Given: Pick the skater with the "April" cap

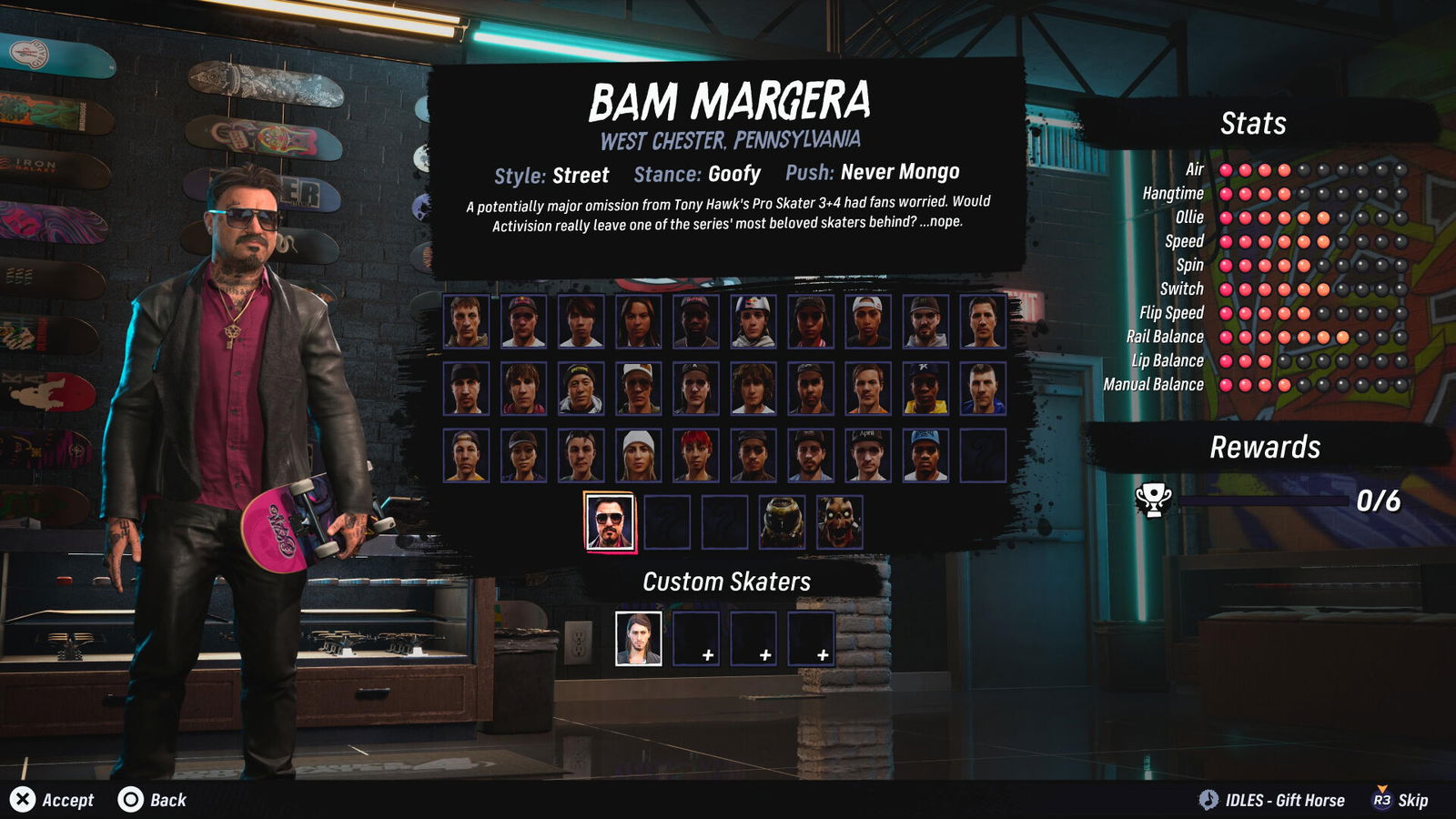Looking at the screenshot, I should [x=867, y=455].
